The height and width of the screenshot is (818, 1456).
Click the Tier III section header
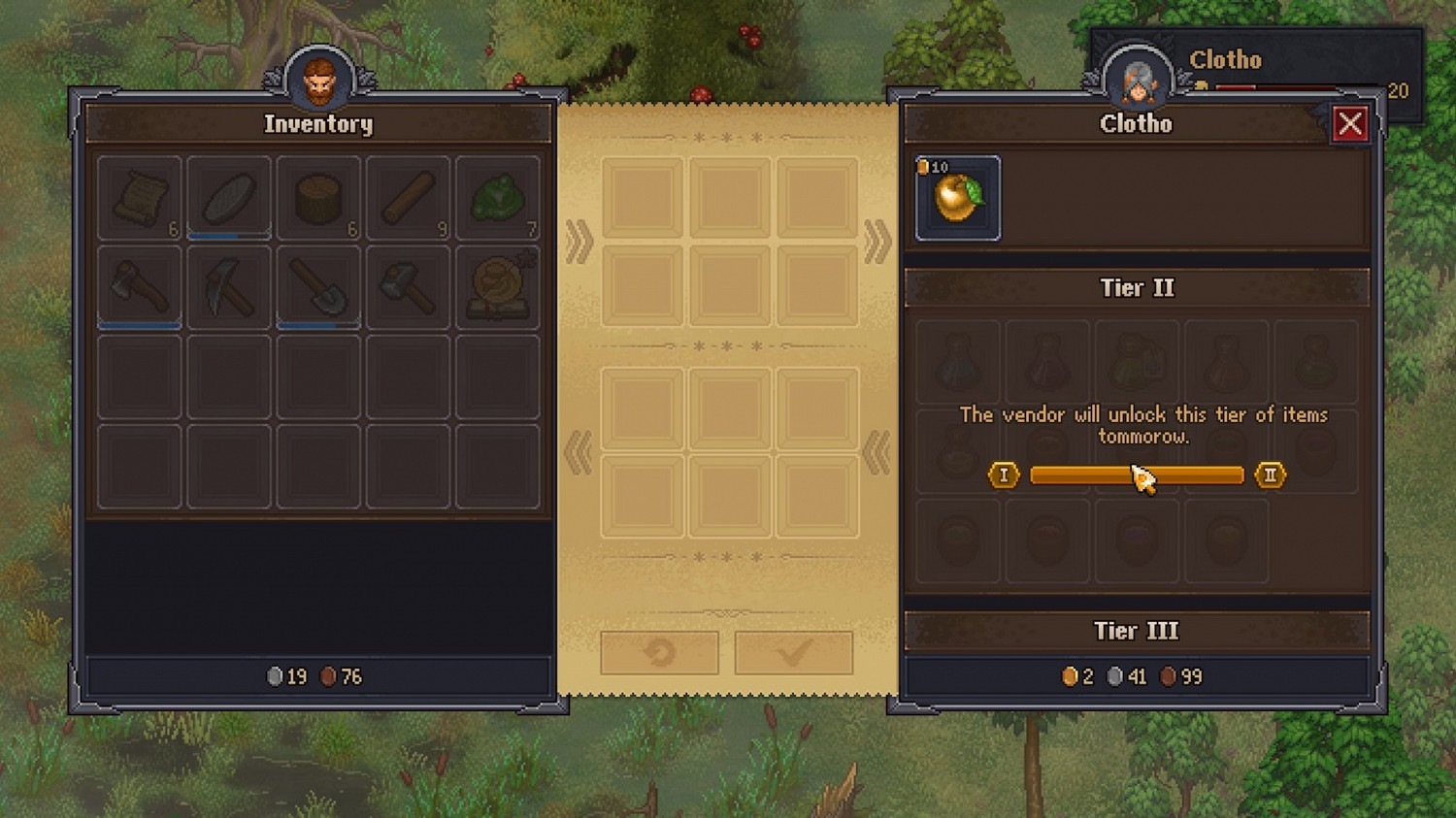click(1137, 631)
